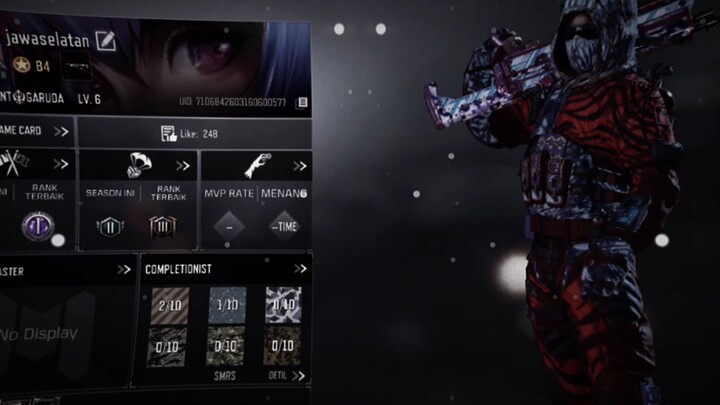Open the Completionist camo panel
The image size is (720, 405).
(x=300, y=269)
